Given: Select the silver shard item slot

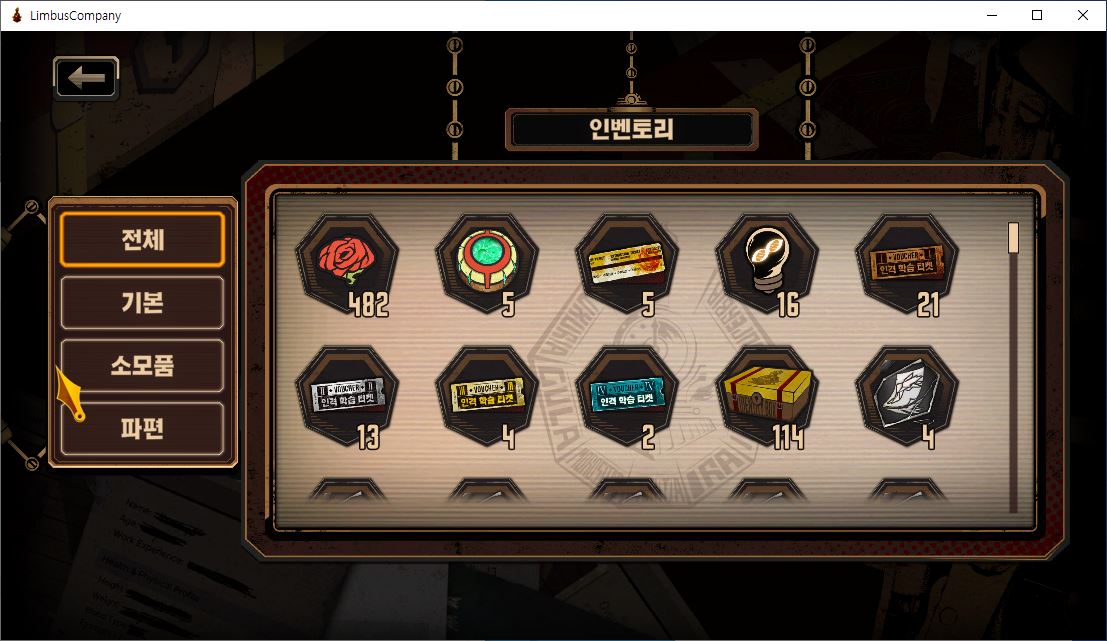Looking at the screenshot, I should coord(906,397).
